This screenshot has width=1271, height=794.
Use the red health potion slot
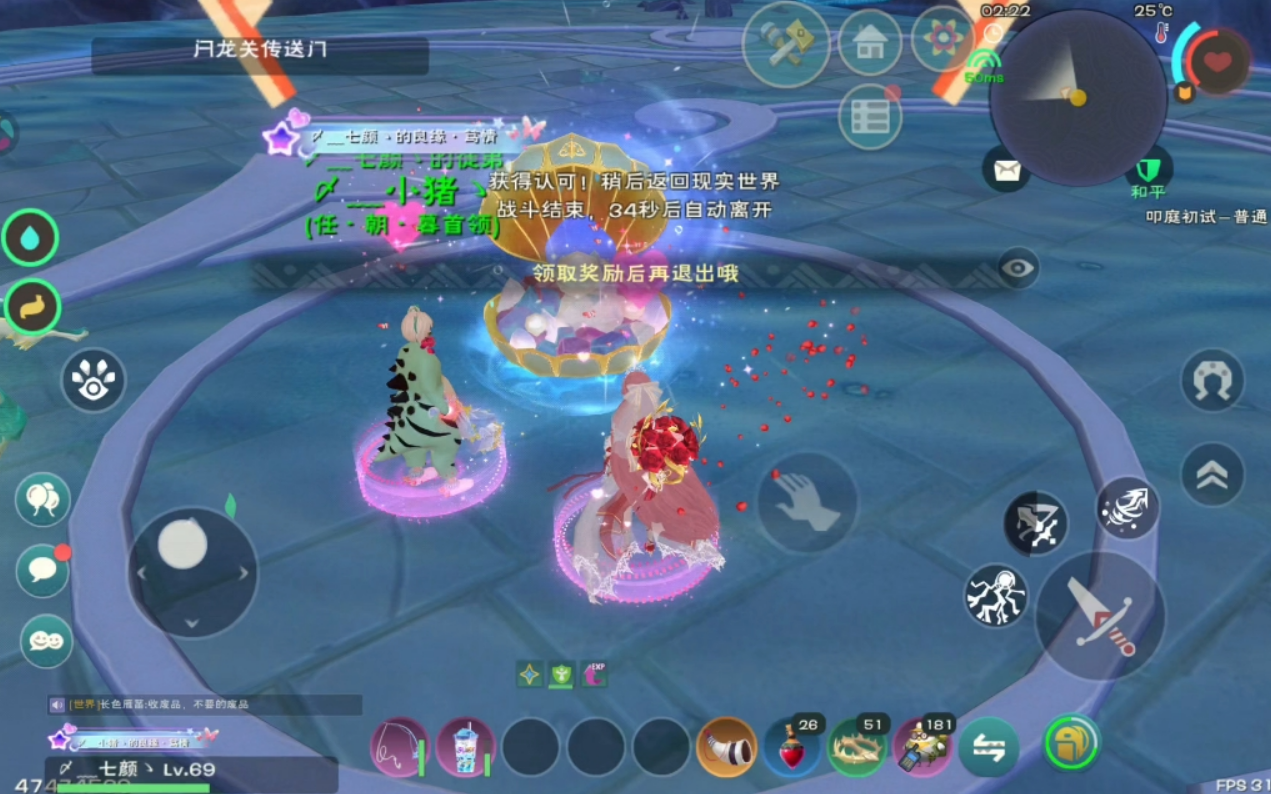tap(792, 748)
